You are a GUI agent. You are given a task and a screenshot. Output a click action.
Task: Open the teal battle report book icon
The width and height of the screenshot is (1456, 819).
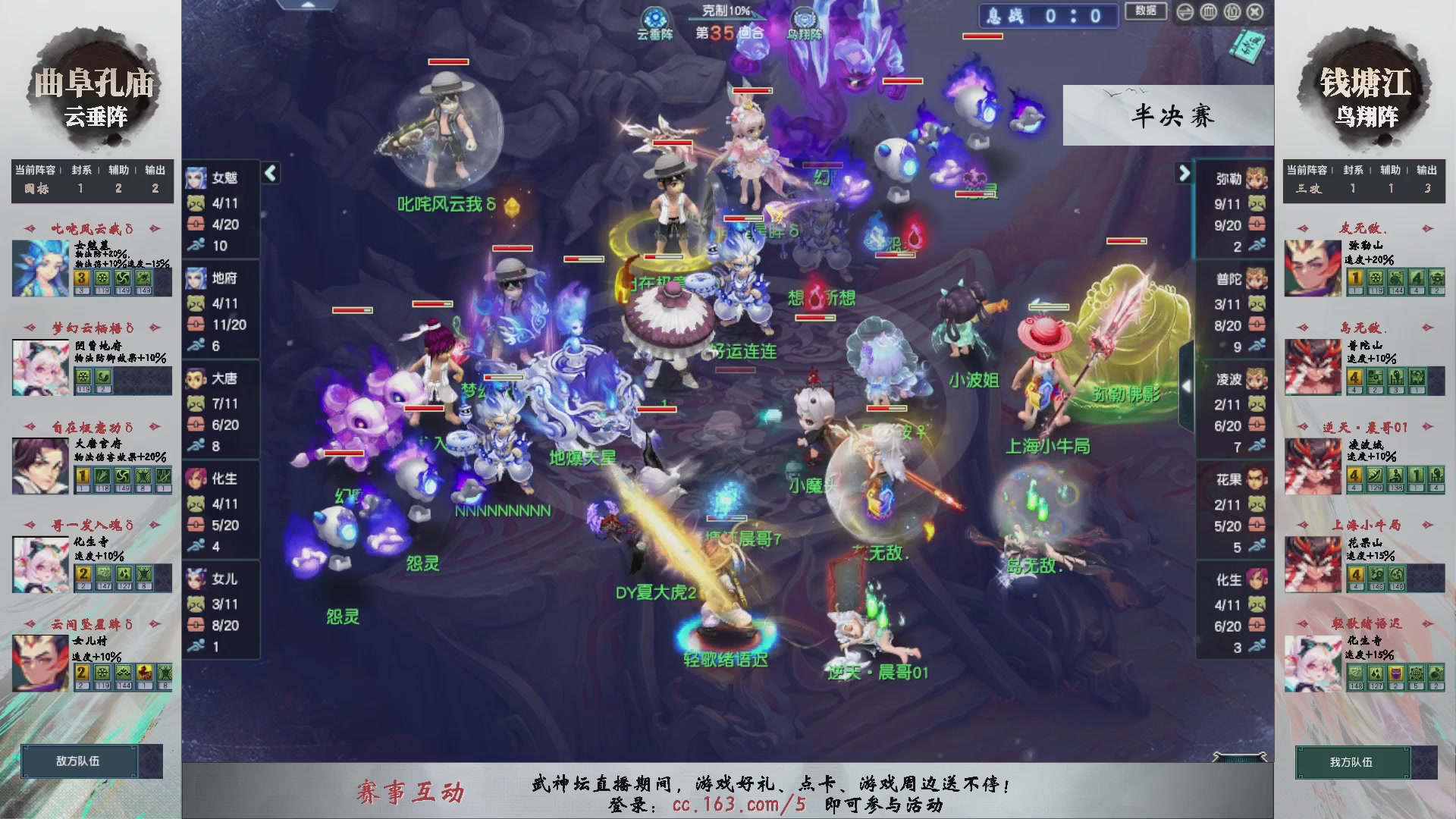pyautogui.click(x=1248, y=48)
